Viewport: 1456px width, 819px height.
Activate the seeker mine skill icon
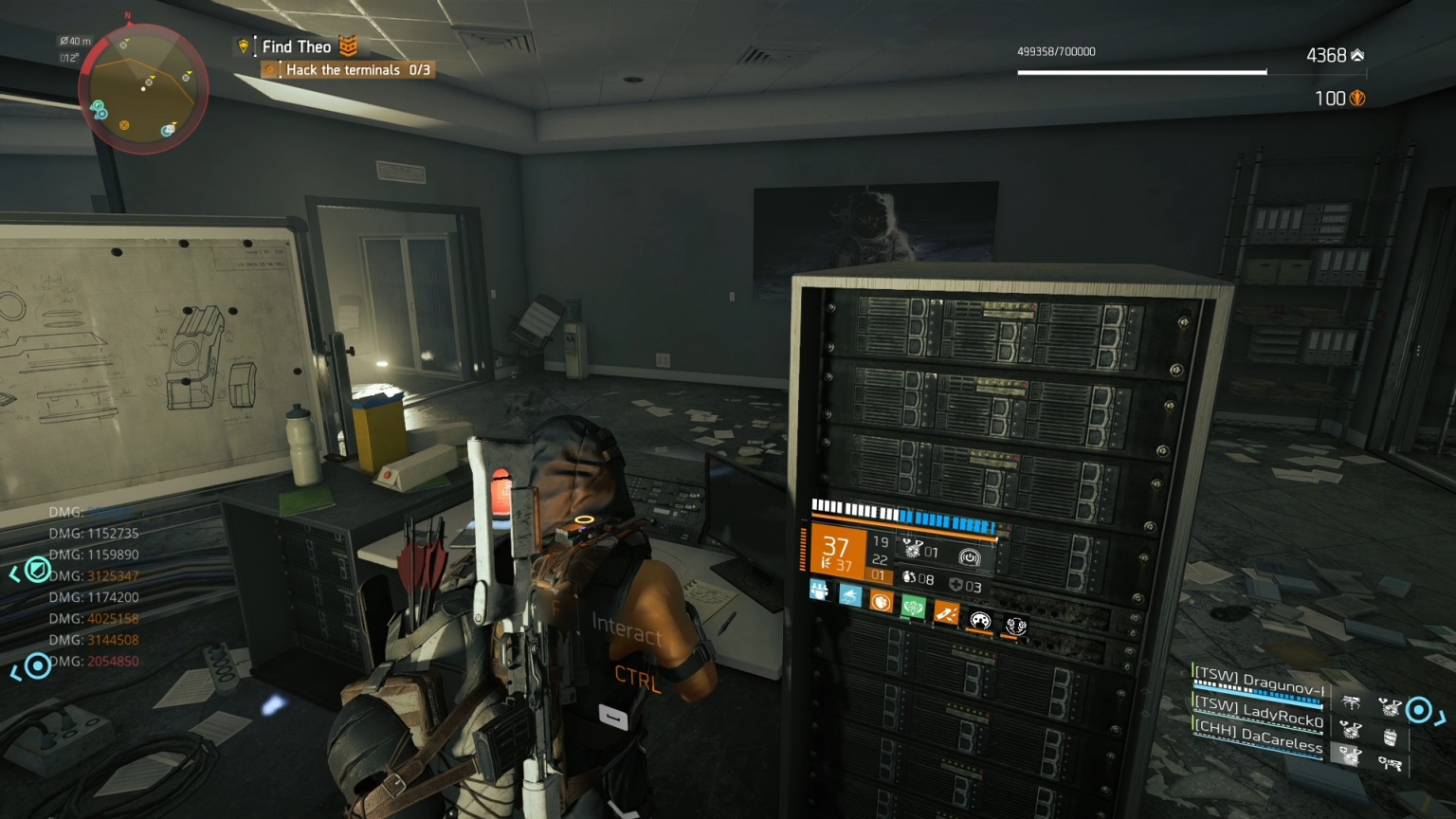tap(913, 549)
